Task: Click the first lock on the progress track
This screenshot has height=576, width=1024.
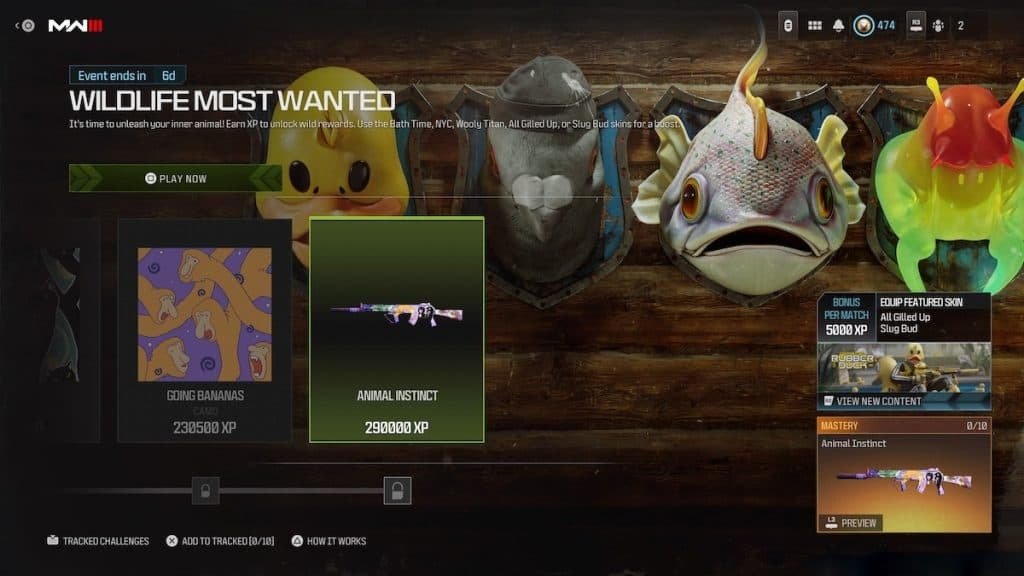Action: 205,490
